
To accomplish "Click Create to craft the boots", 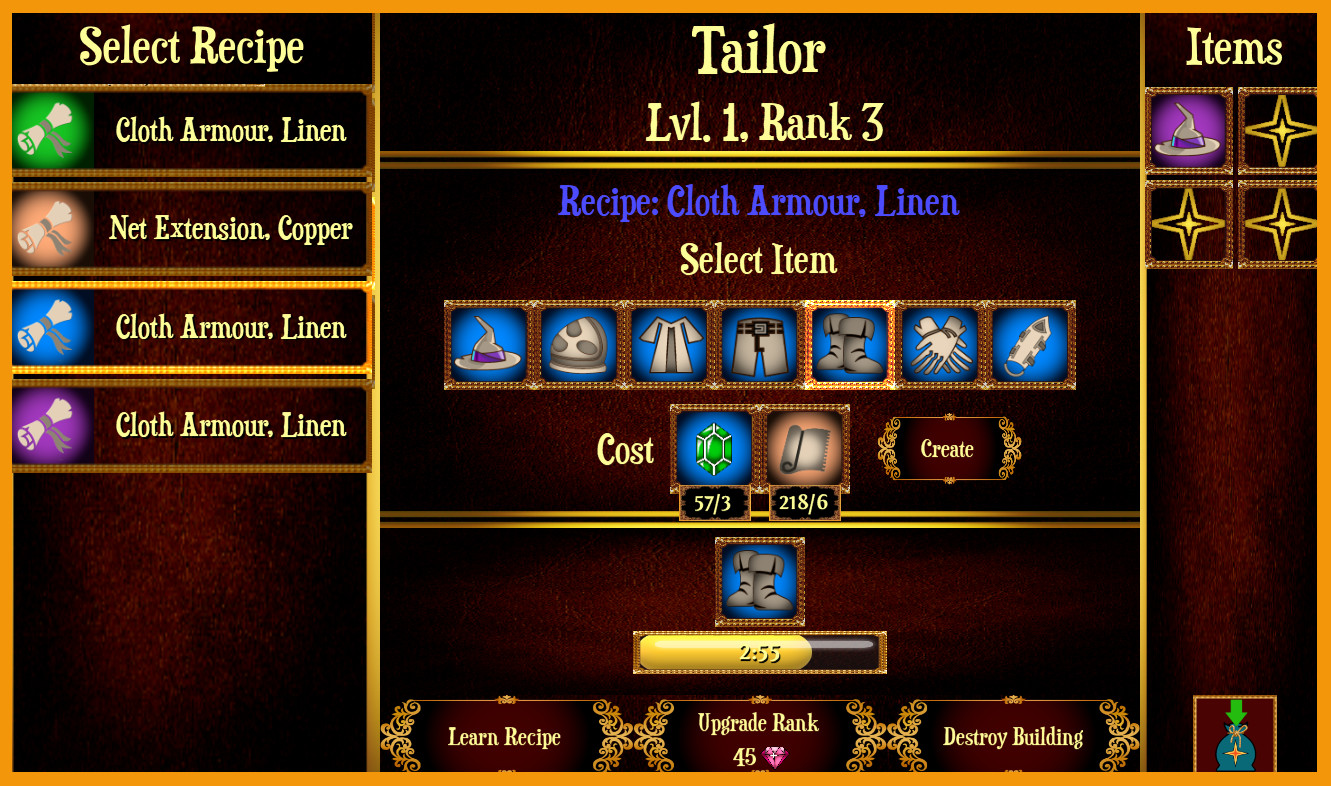I will 946,449.
